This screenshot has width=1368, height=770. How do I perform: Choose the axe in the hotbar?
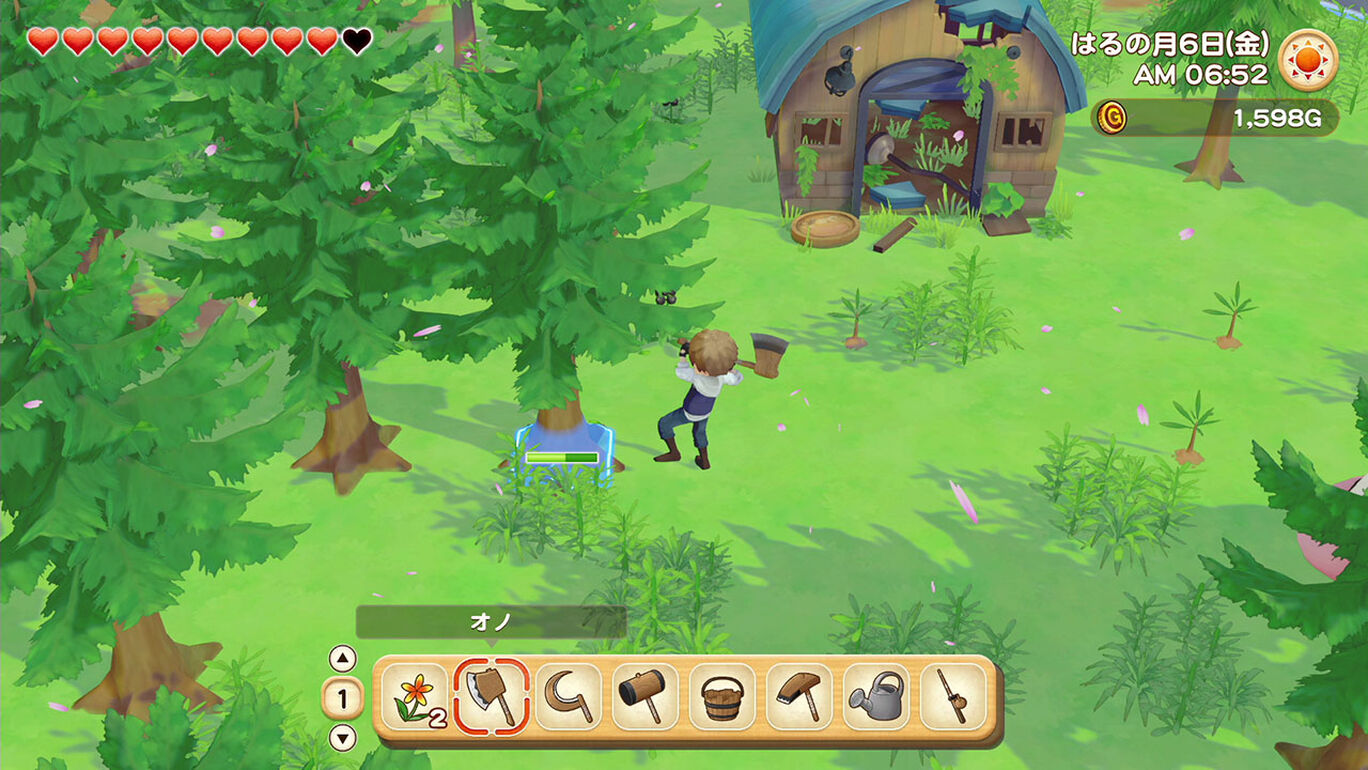pyautogui.click(x=491, y=696)
